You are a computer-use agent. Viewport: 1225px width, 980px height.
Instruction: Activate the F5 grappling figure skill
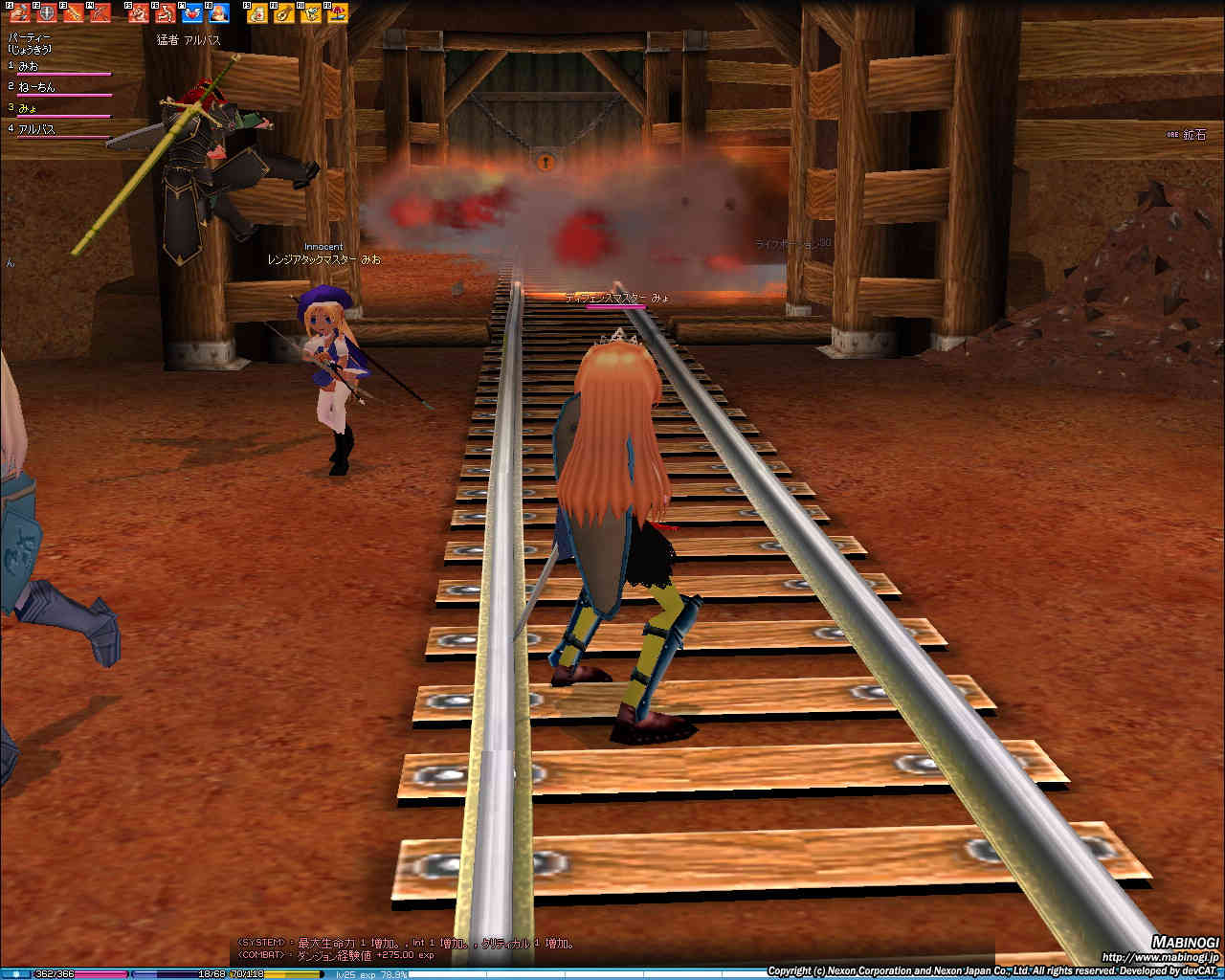click(x=139, y=13)
